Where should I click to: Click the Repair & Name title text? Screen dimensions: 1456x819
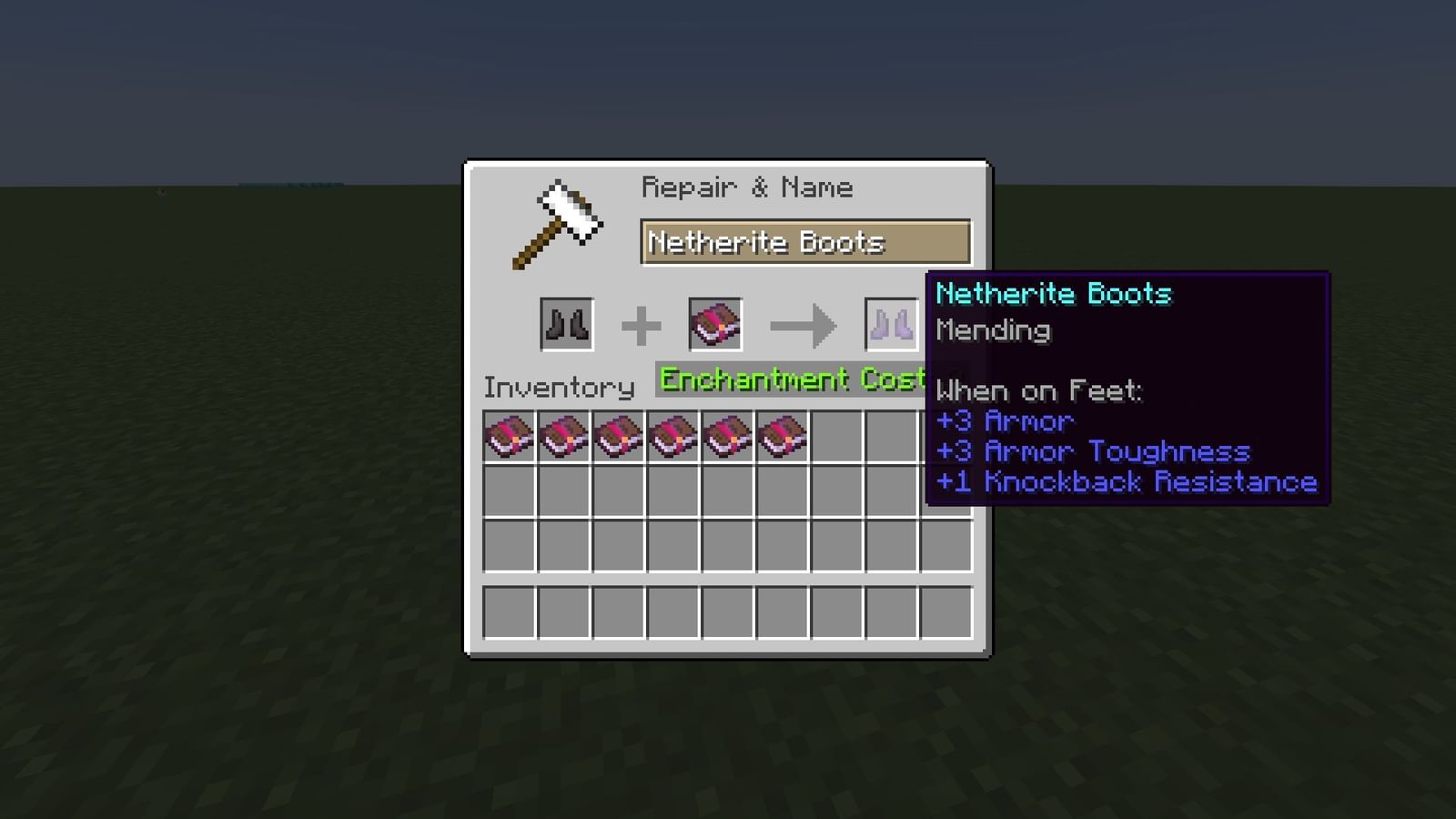tap(748, 187)
